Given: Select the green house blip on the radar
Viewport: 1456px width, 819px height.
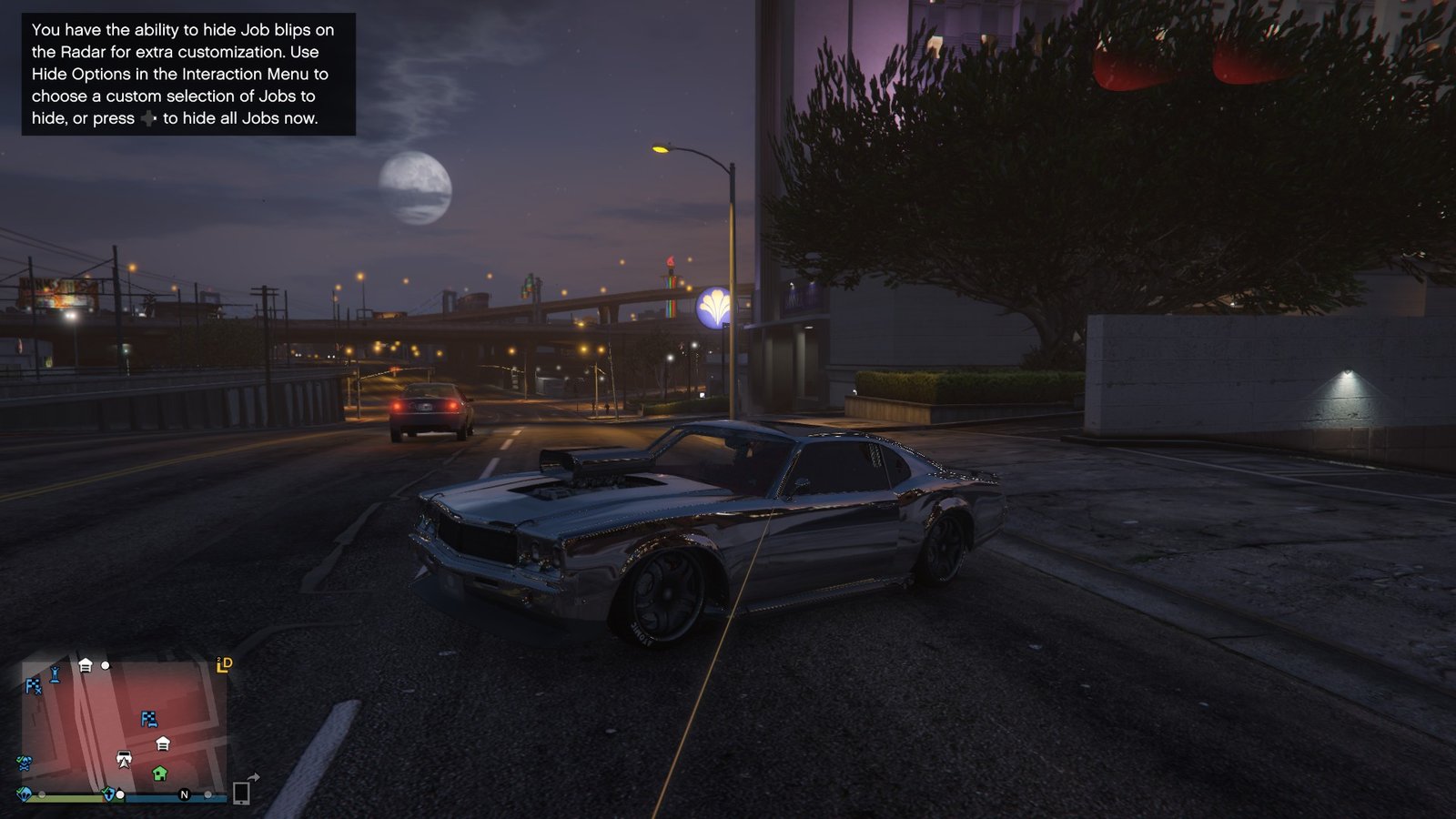Looking at the screenshot, I should pyautogui.click(x=159, y=773).
